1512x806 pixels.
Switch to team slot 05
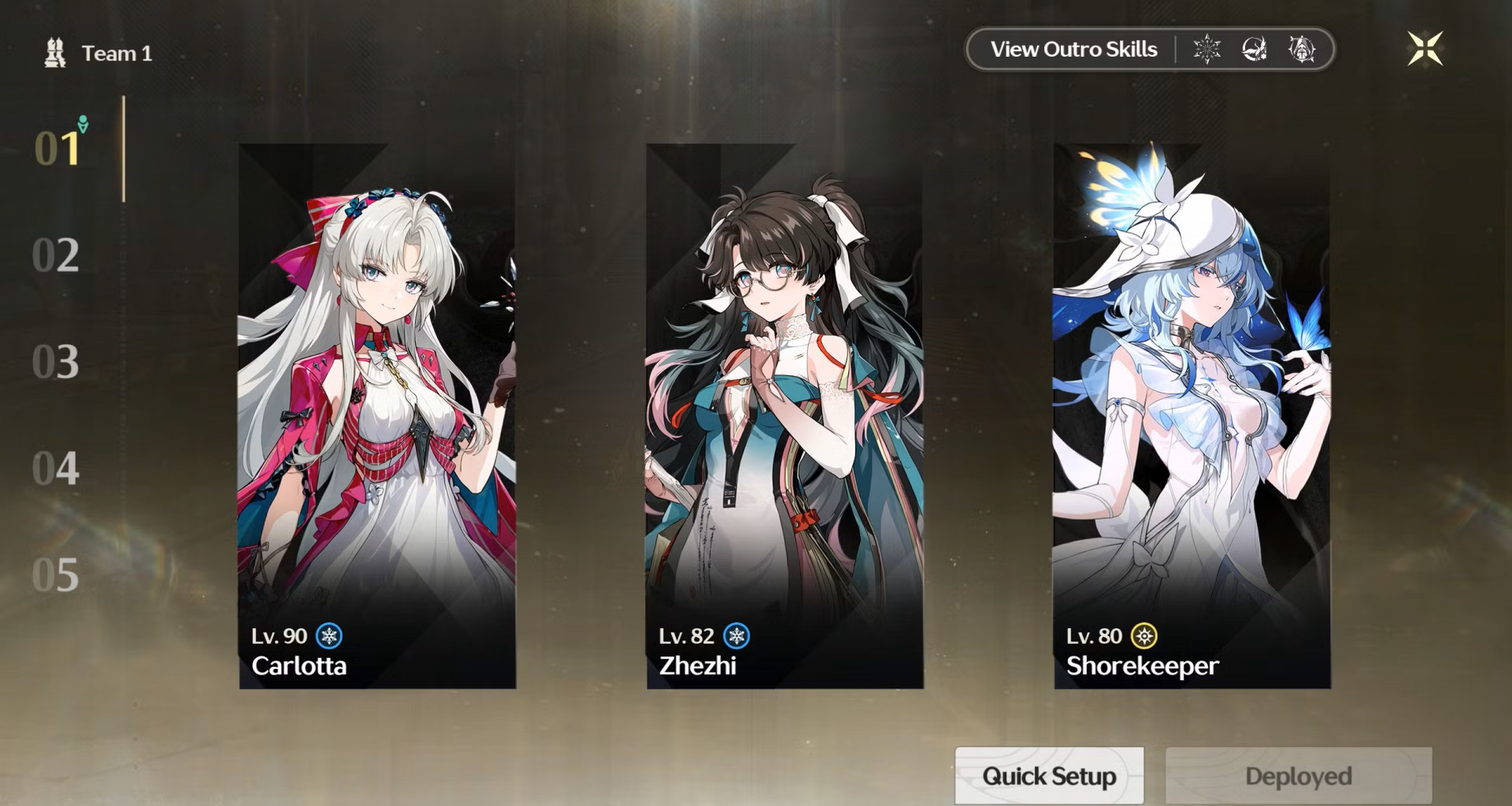pos(56,575)
